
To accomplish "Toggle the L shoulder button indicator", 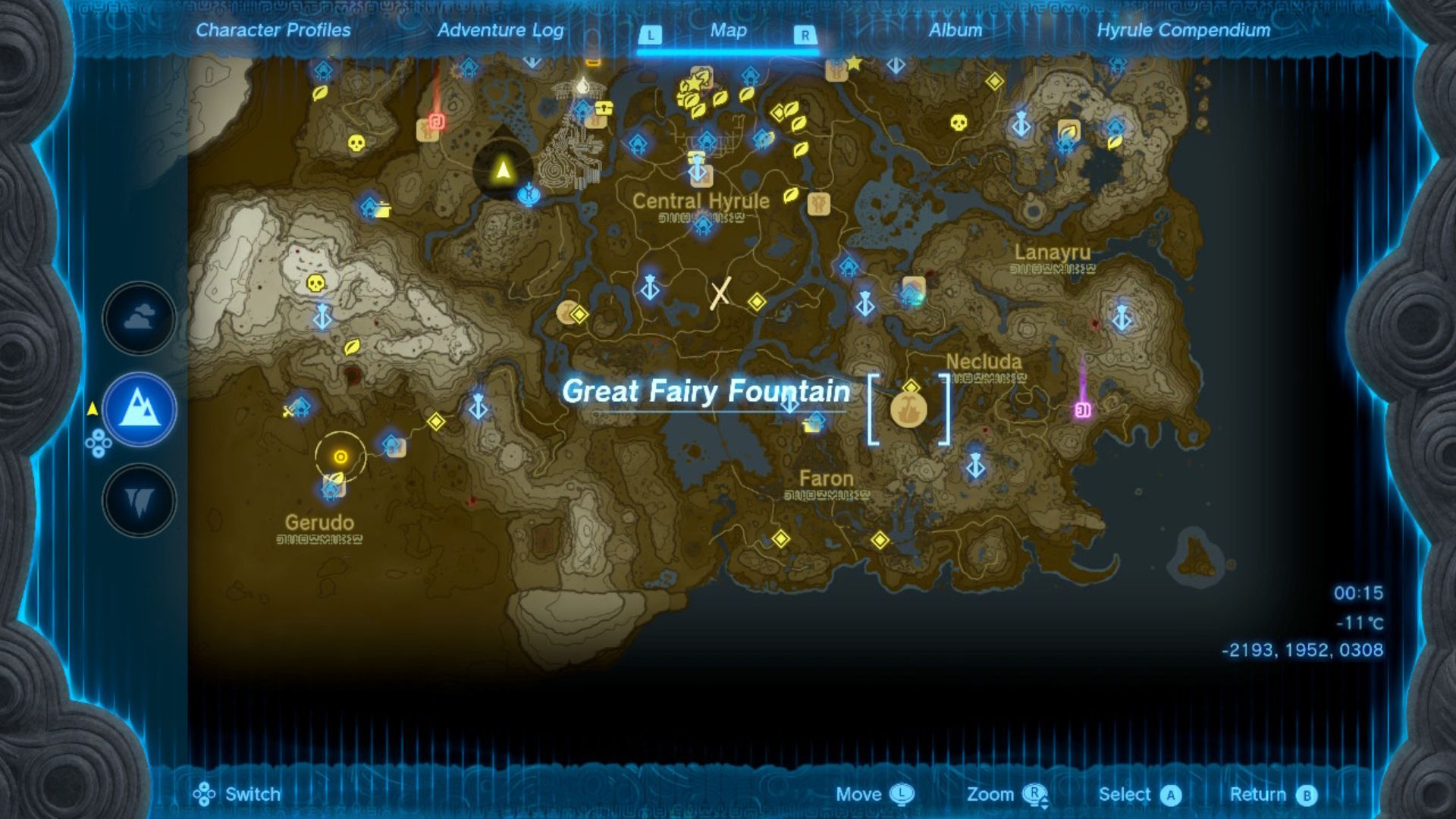I will click(650, 34).
